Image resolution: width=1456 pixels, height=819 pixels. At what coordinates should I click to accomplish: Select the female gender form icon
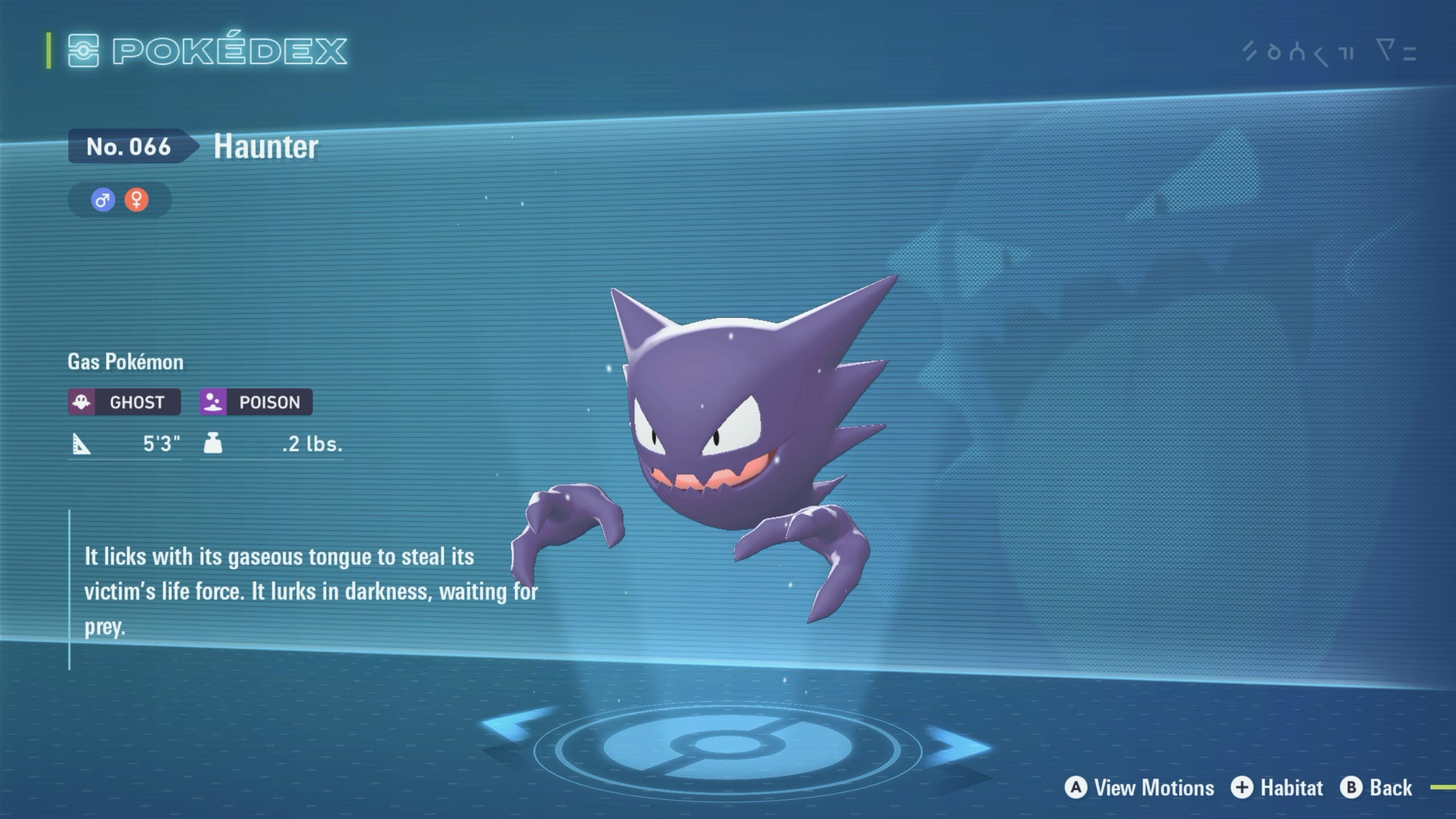(x=136, y=200)
